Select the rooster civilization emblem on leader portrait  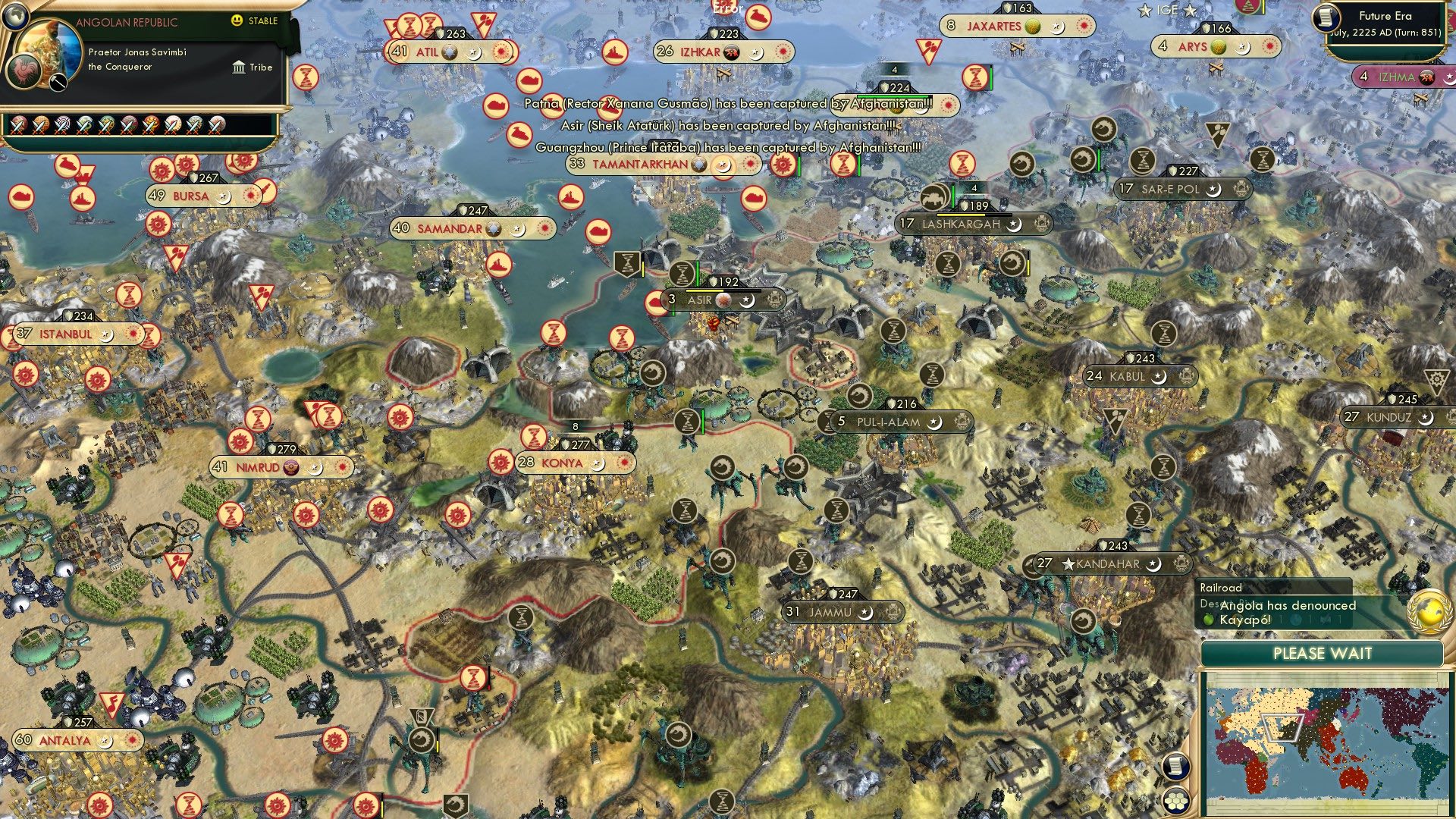[x=24, y=70]
